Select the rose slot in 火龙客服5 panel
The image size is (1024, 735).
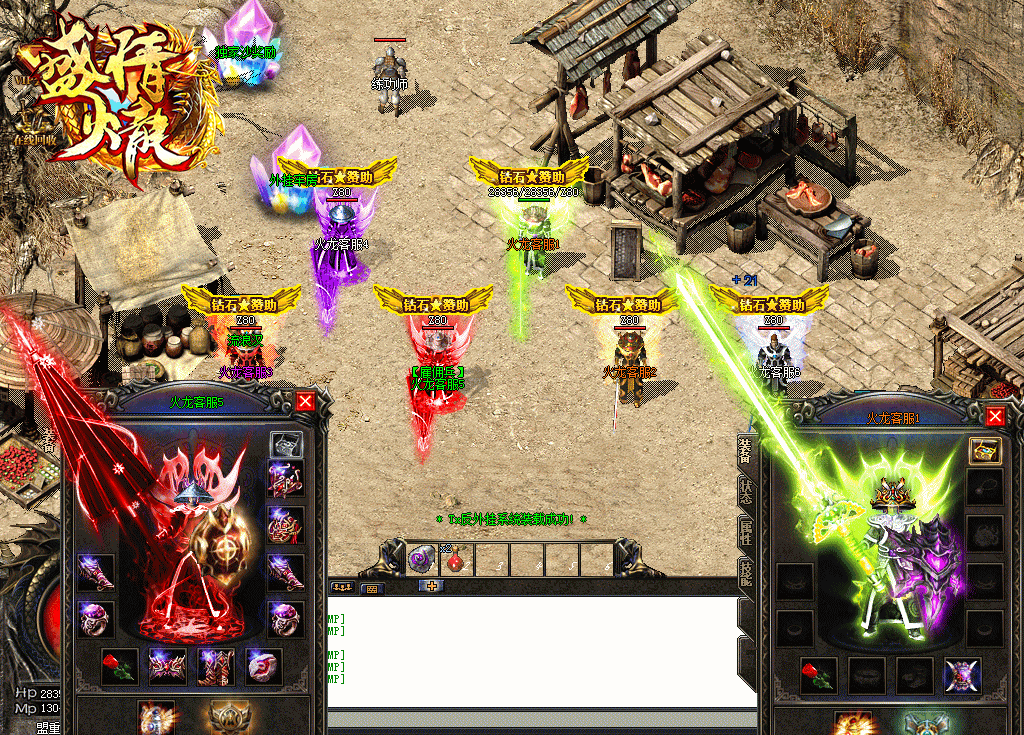tap(120, 667)
